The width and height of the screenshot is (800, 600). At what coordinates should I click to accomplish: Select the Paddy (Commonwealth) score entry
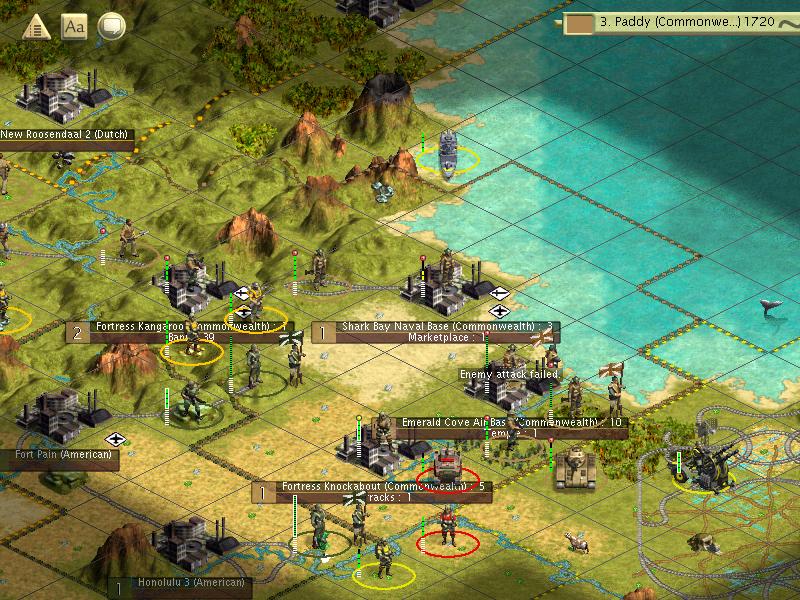coord(680,20)
